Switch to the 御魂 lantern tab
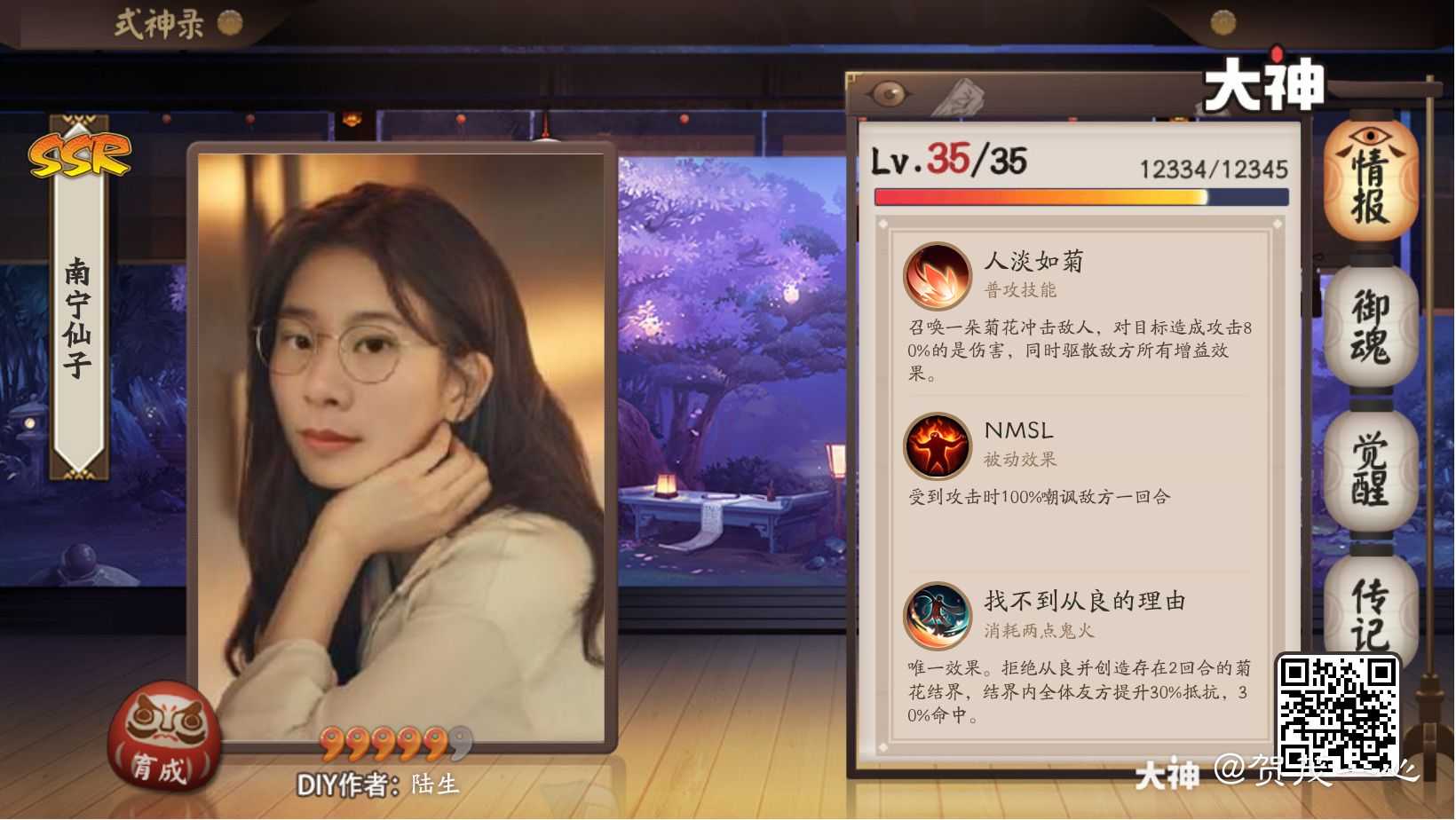 point(1372,328)
